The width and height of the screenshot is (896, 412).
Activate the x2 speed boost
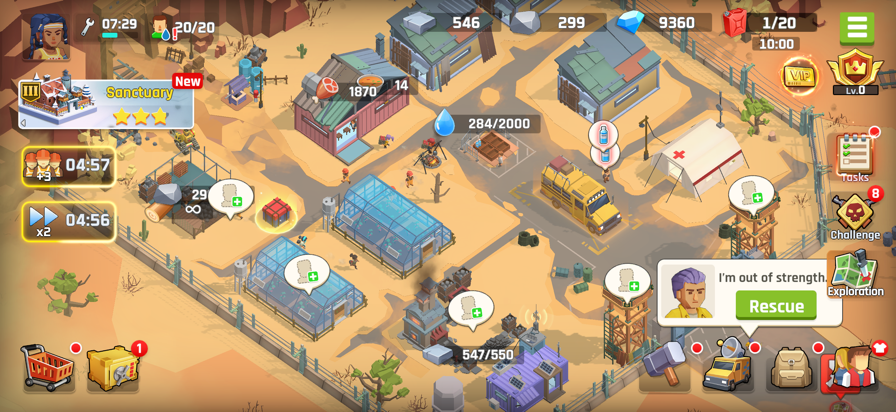(x=68, y=220)
